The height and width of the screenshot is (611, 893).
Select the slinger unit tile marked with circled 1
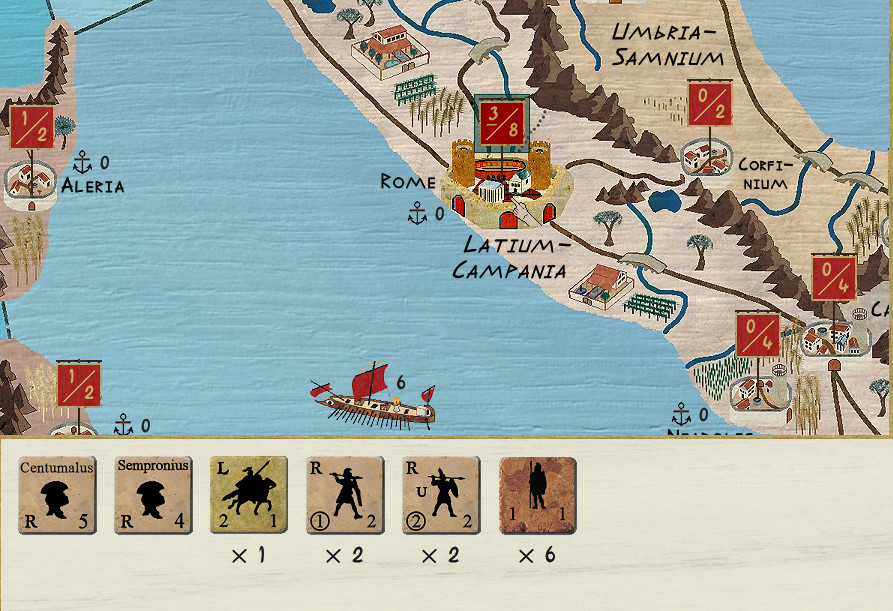(345, 495)
